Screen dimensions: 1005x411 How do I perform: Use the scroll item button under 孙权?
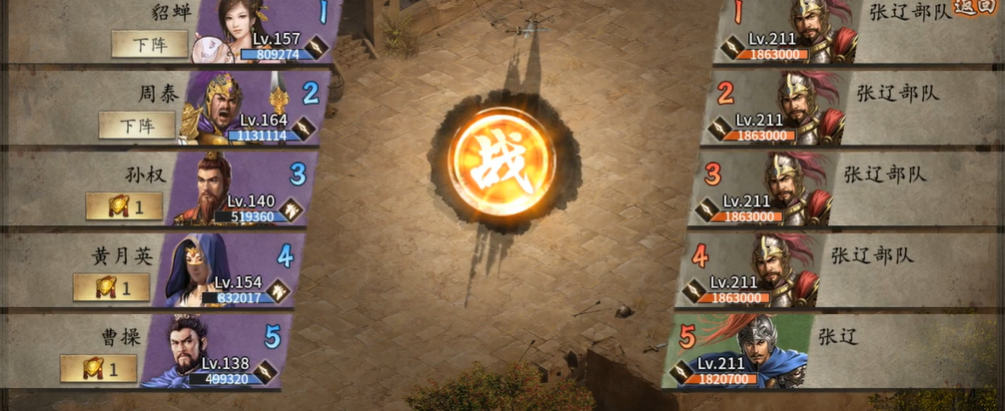pyautogui.click(x=124, y=206)
